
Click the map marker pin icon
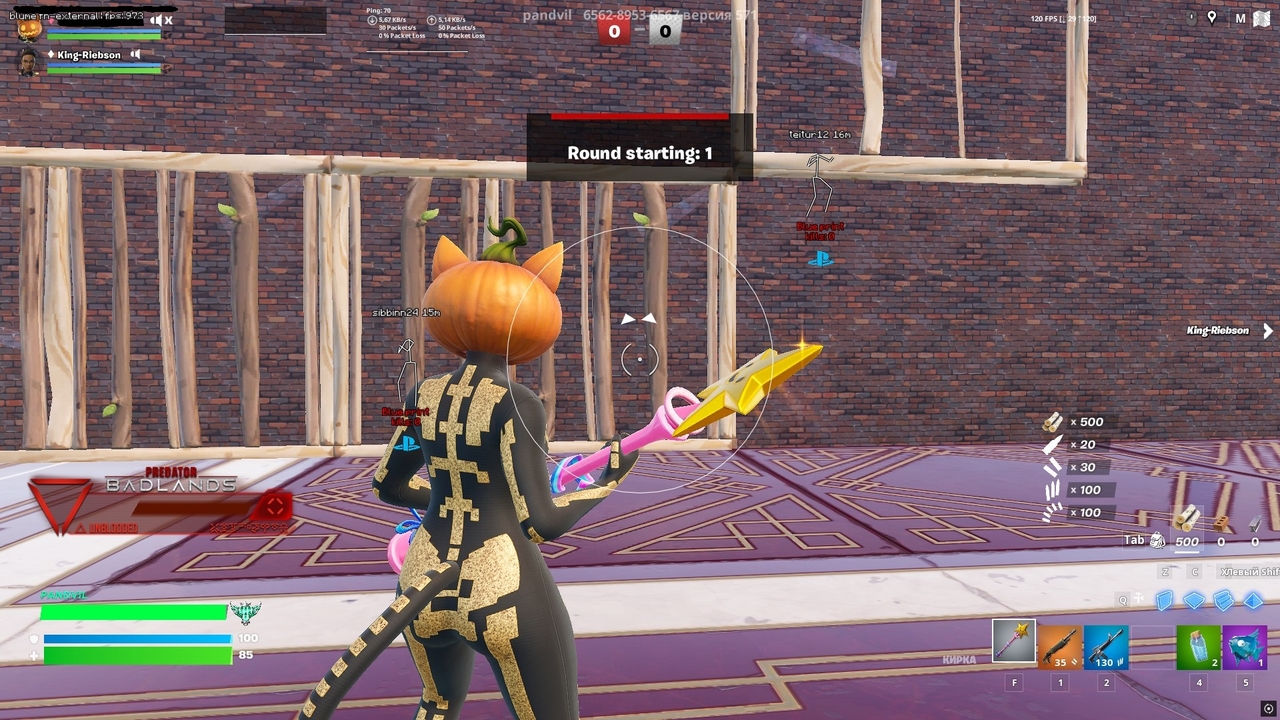coord(1212,18)
